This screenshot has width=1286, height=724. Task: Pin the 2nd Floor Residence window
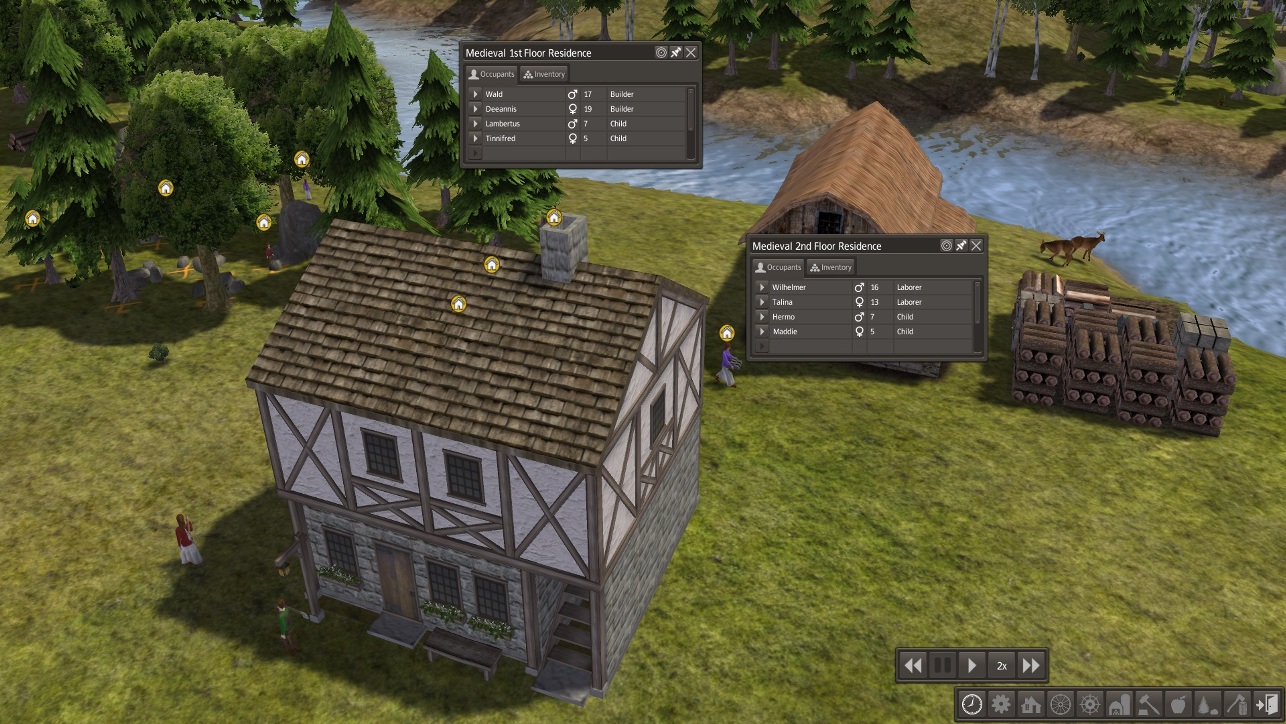(x=961, y=246)
